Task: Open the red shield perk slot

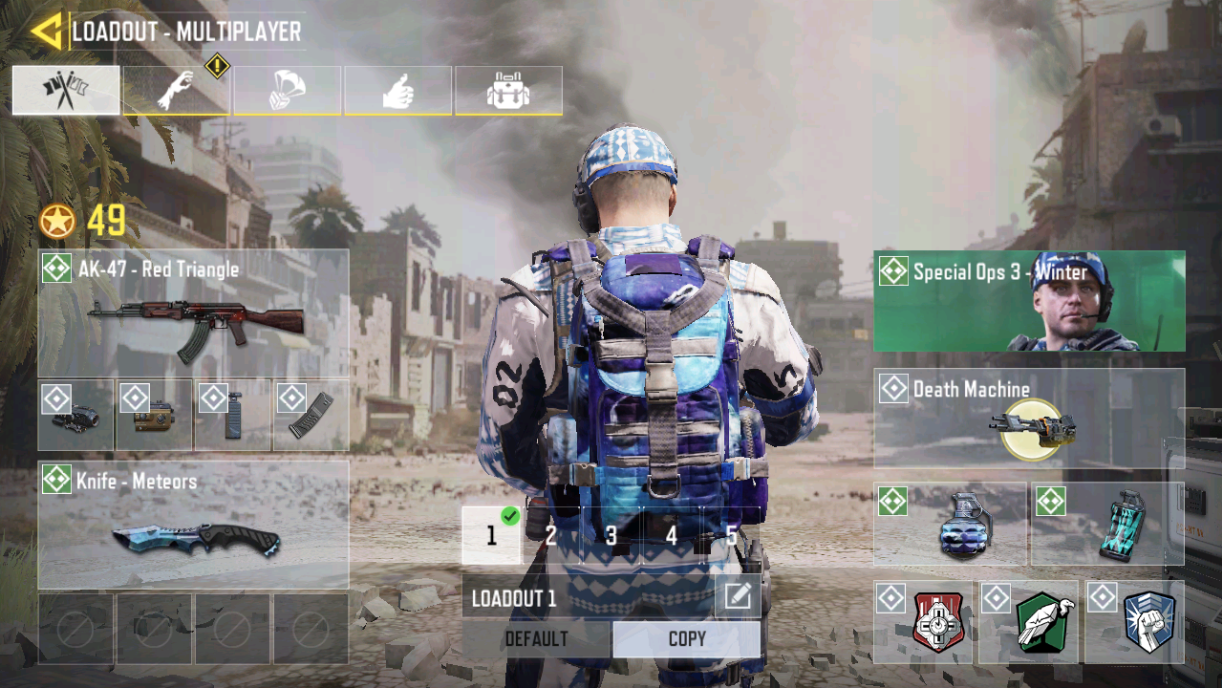Action: tap(924, 622)
